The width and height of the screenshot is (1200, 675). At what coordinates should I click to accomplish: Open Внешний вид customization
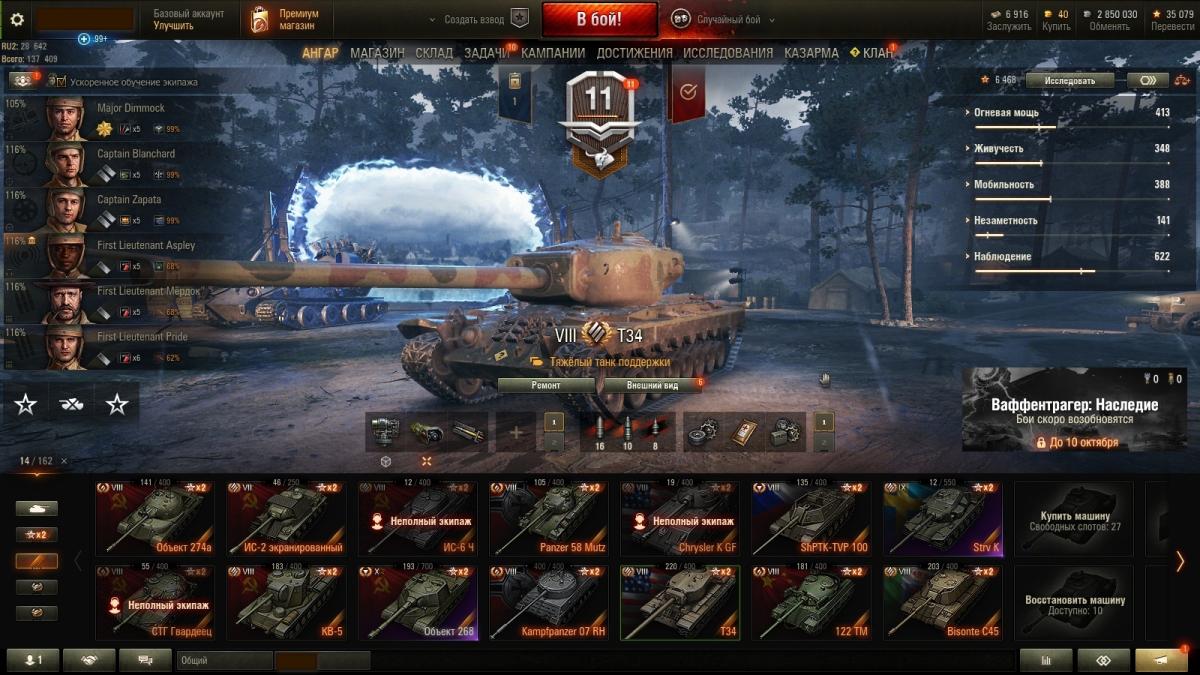click(x=652, y=385)
